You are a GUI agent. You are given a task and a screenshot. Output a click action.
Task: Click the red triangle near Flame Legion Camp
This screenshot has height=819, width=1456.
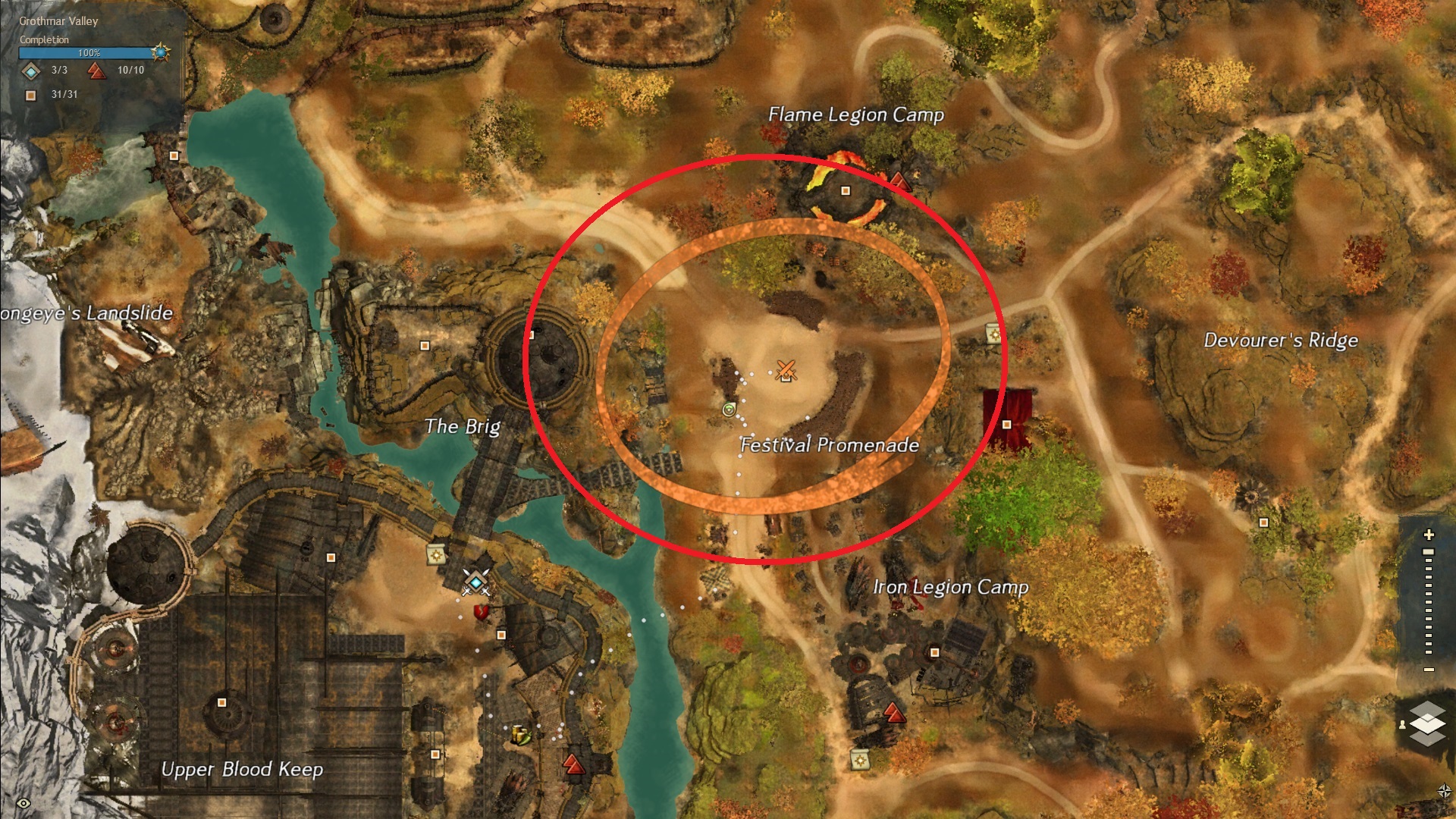tap(899, 180)
